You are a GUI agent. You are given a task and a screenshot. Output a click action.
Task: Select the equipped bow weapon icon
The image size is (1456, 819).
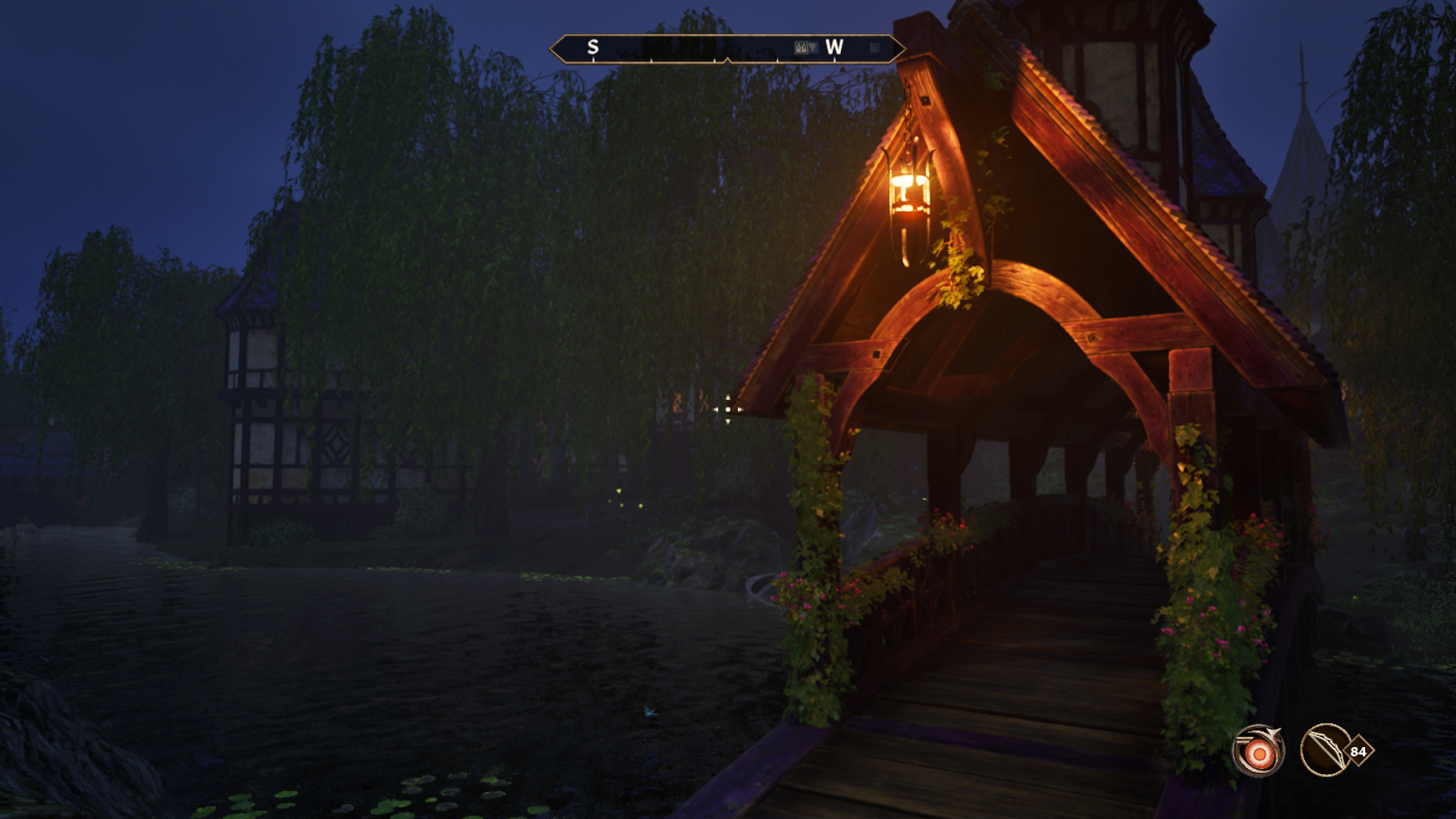pos(1326,751)
